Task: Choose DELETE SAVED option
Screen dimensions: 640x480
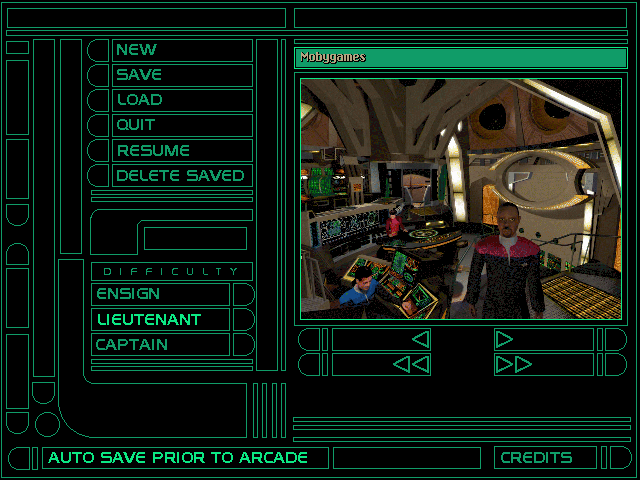Action: 181,176
